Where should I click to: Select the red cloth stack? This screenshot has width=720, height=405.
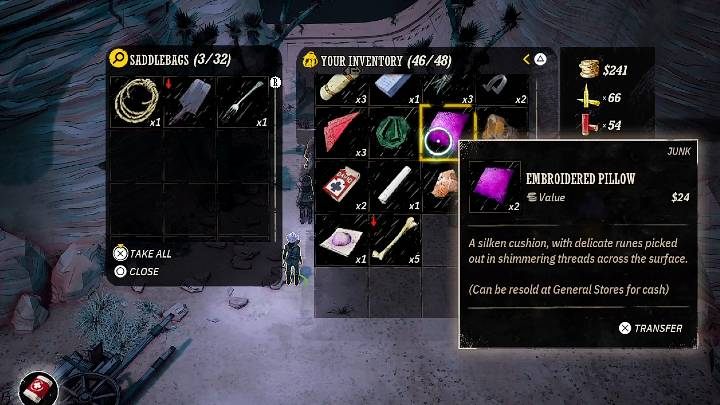pyautogui.click(x=341, y=133)
